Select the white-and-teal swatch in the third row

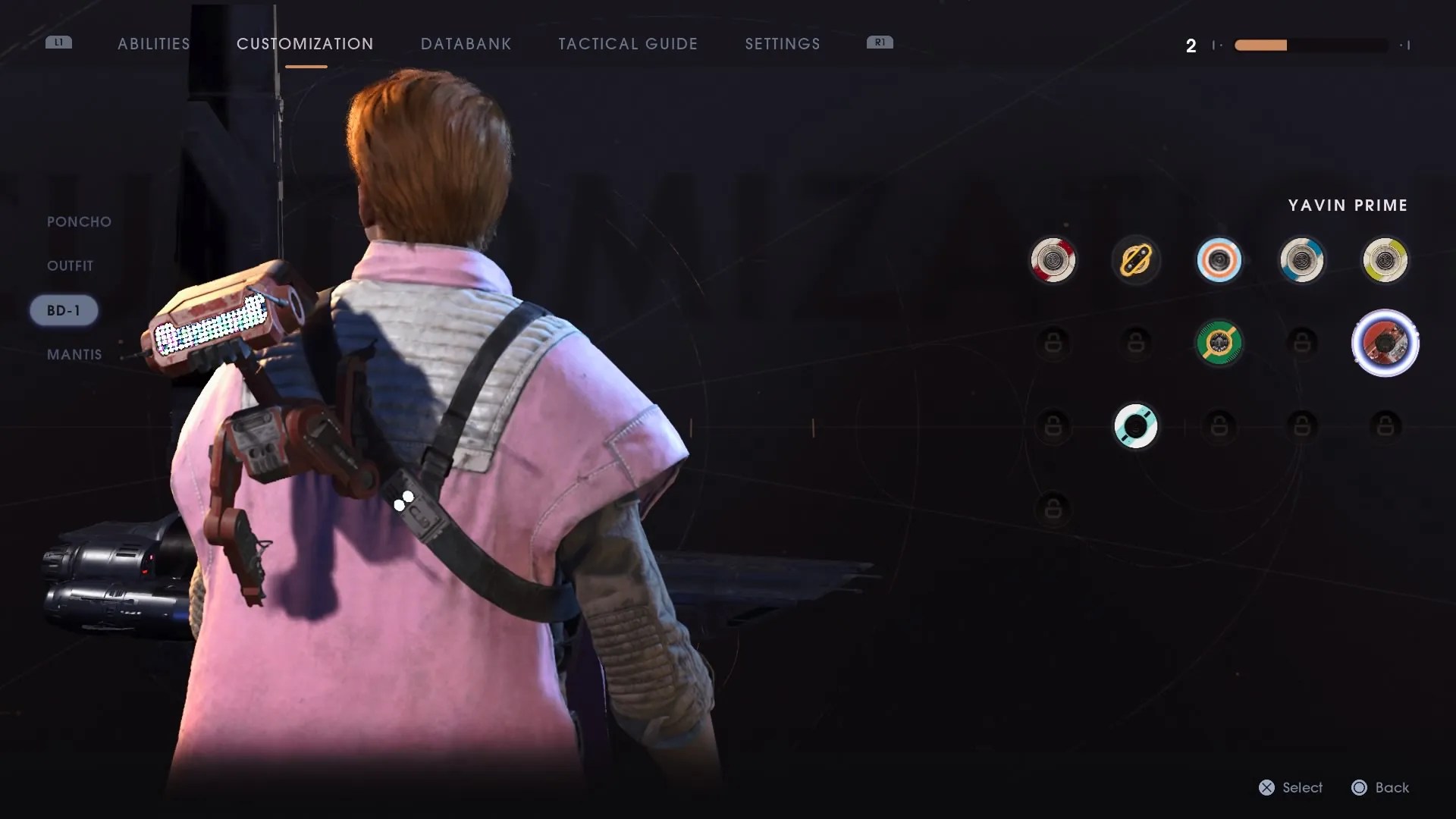click(x=1136, y=426)
